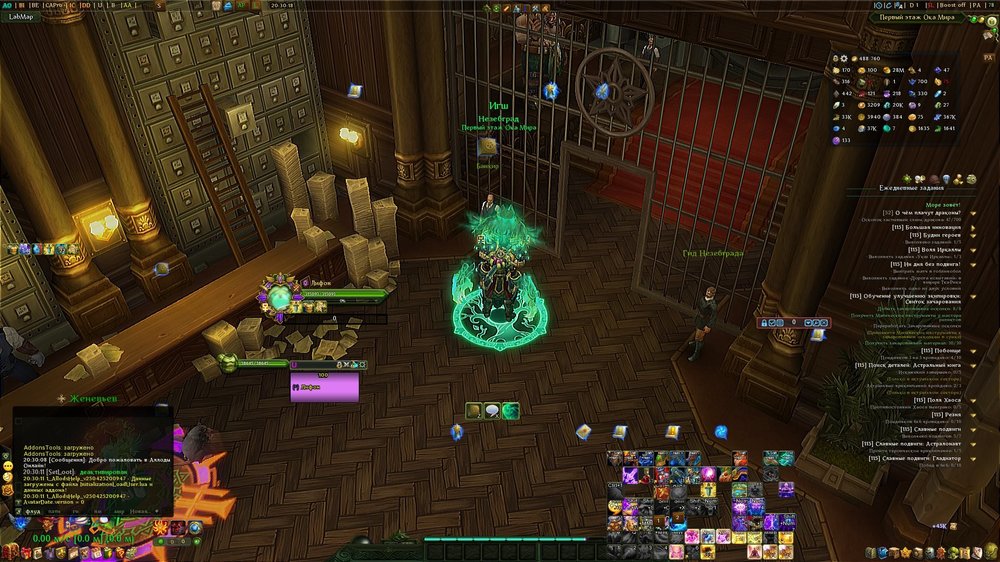Viewport: 1000px width, 562px height.
Task: Open the Поля Хаоса quest entry
Action: 941,400
